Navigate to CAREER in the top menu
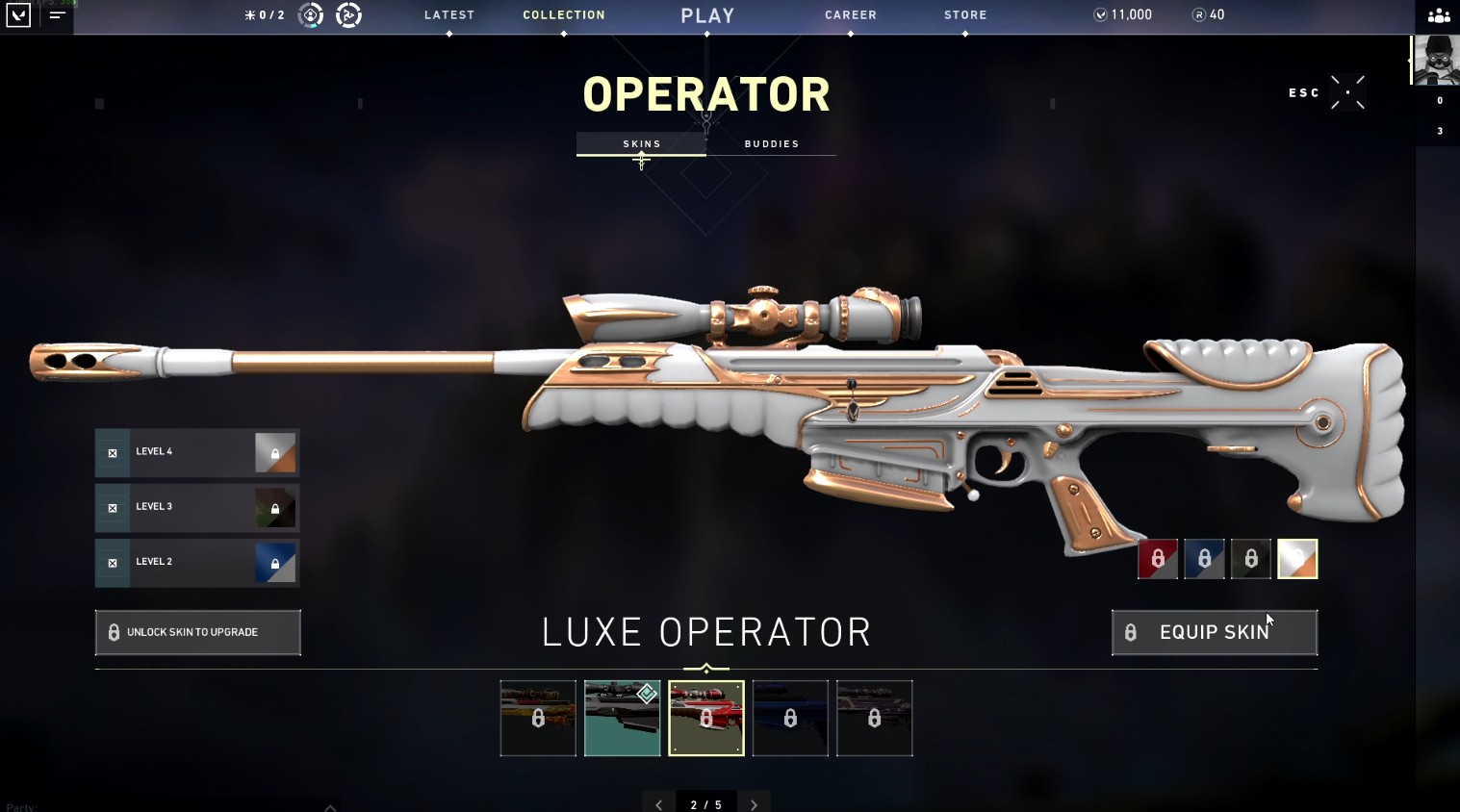The width and height of the screenshot is (1460, 812). point(850,14)
